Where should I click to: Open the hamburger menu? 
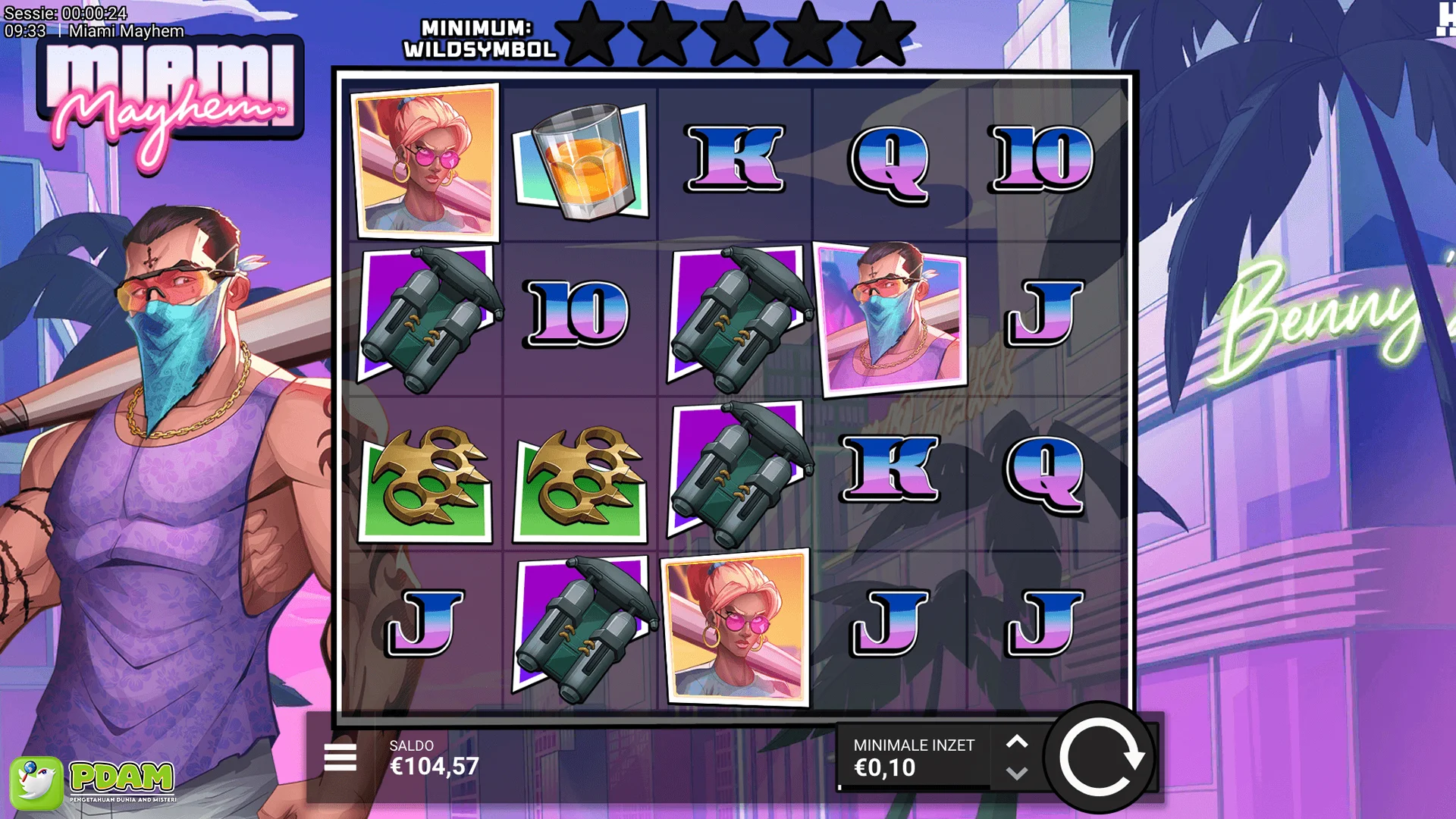[340, 758]
